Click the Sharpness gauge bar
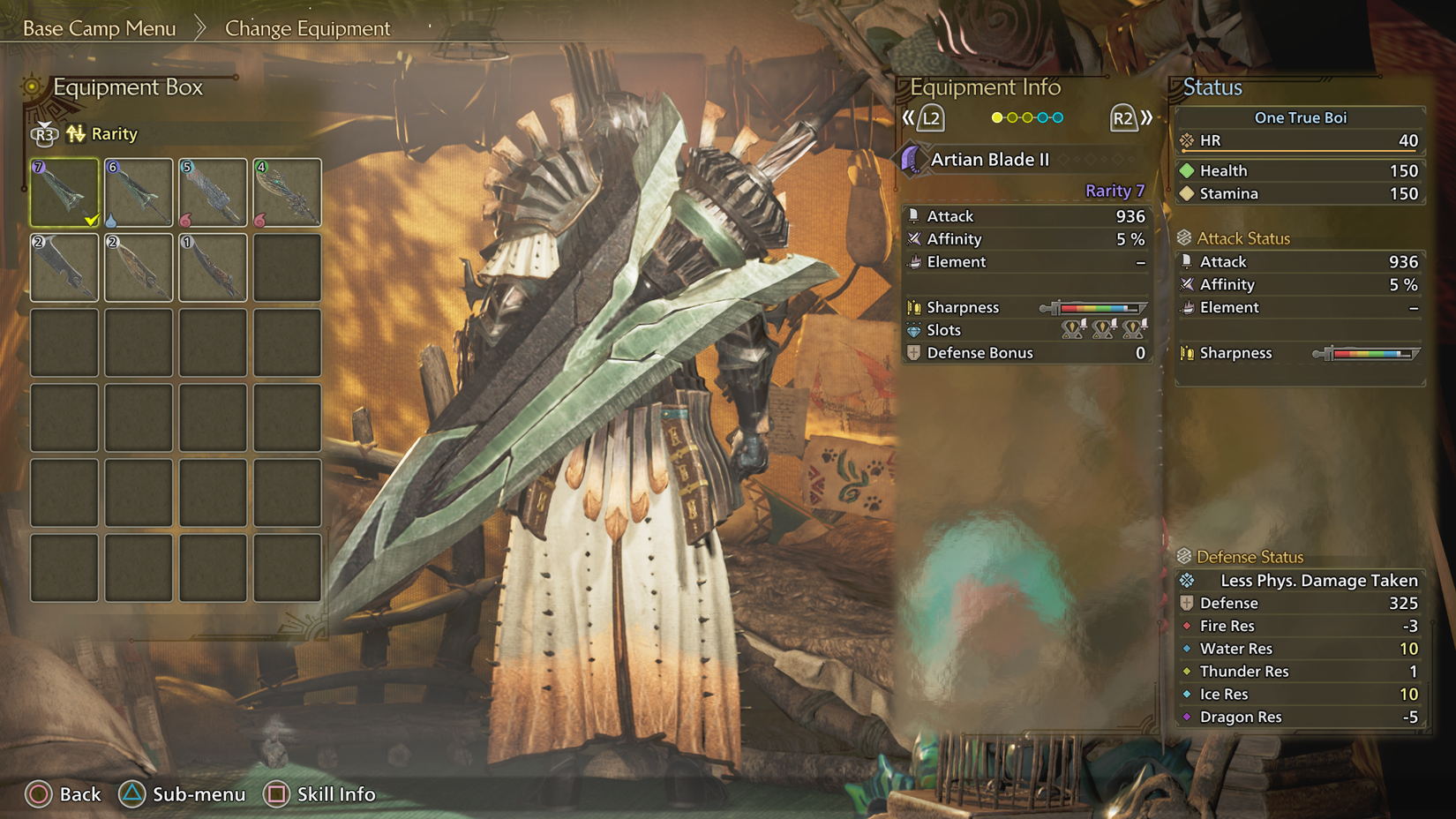Image resolution: width=1456 pixels, height=819 pixels. 1097,308
